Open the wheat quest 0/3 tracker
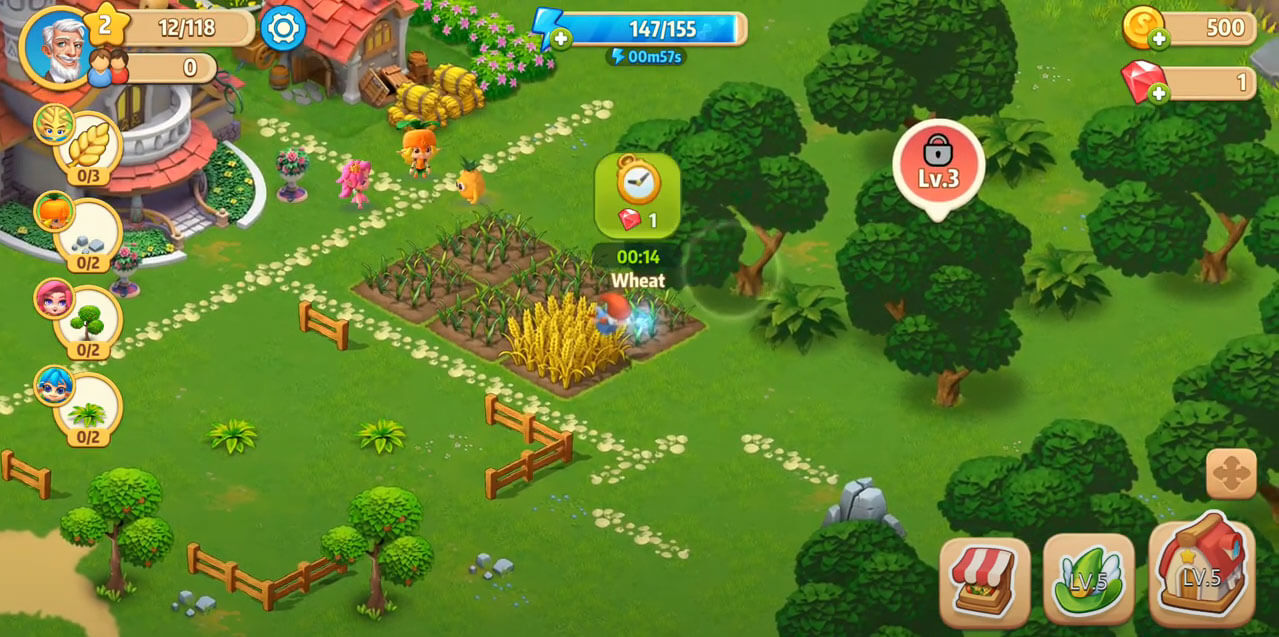 tap(87, 147)
